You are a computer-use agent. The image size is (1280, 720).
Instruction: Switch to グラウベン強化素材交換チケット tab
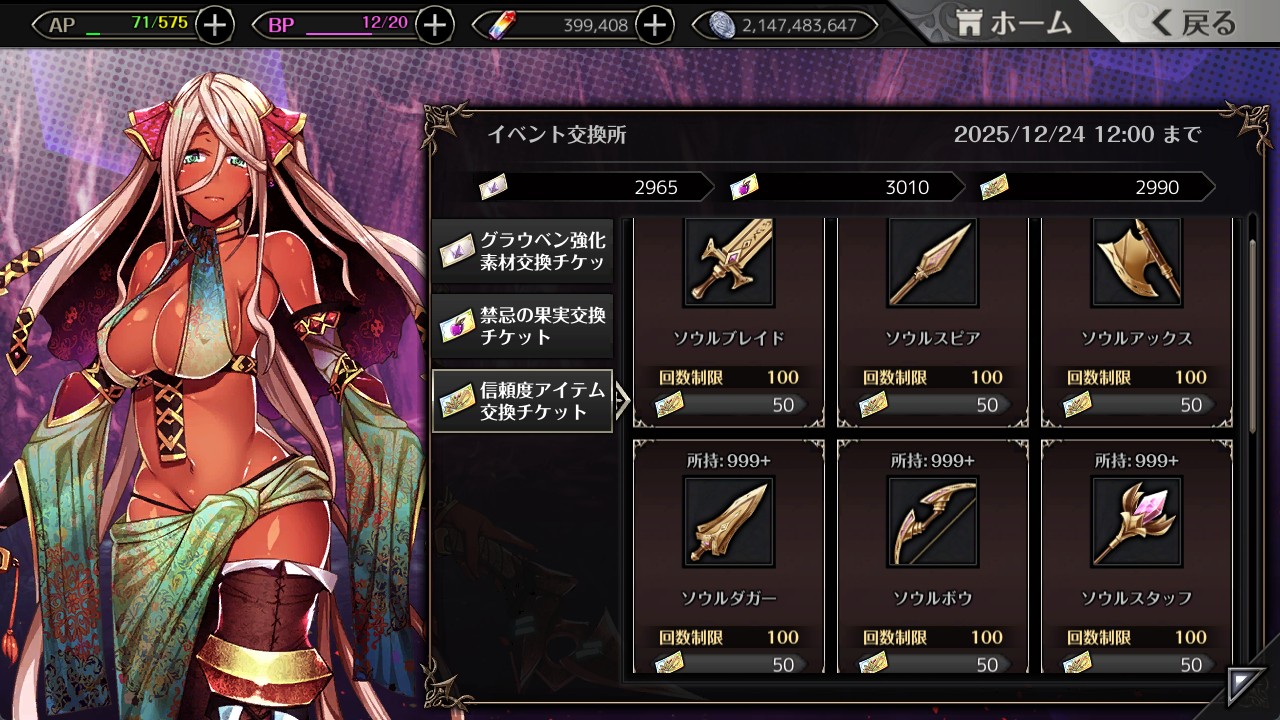coord(523,251)
